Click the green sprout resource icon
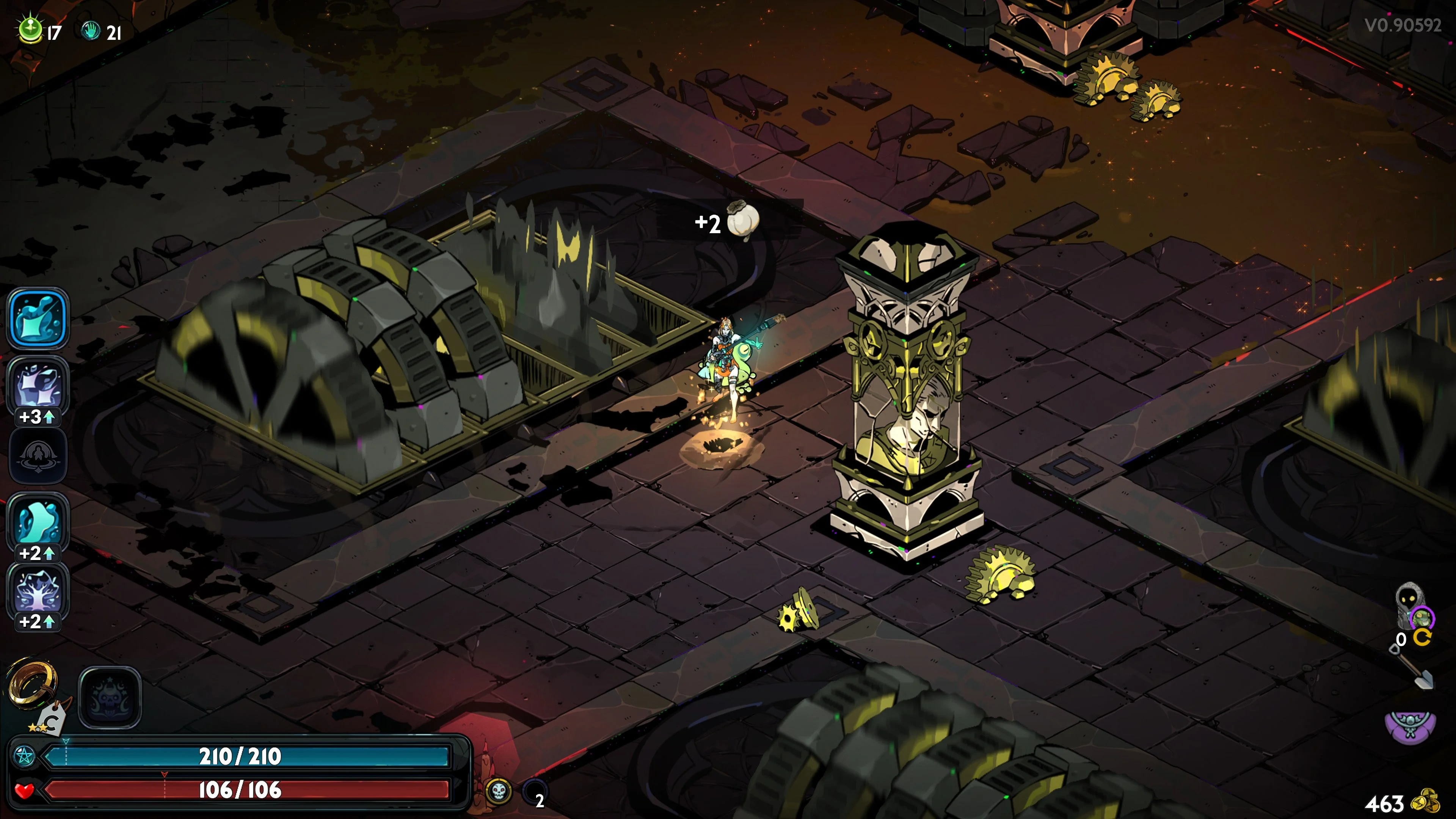 pyautogui.click(x=30, y=30)
